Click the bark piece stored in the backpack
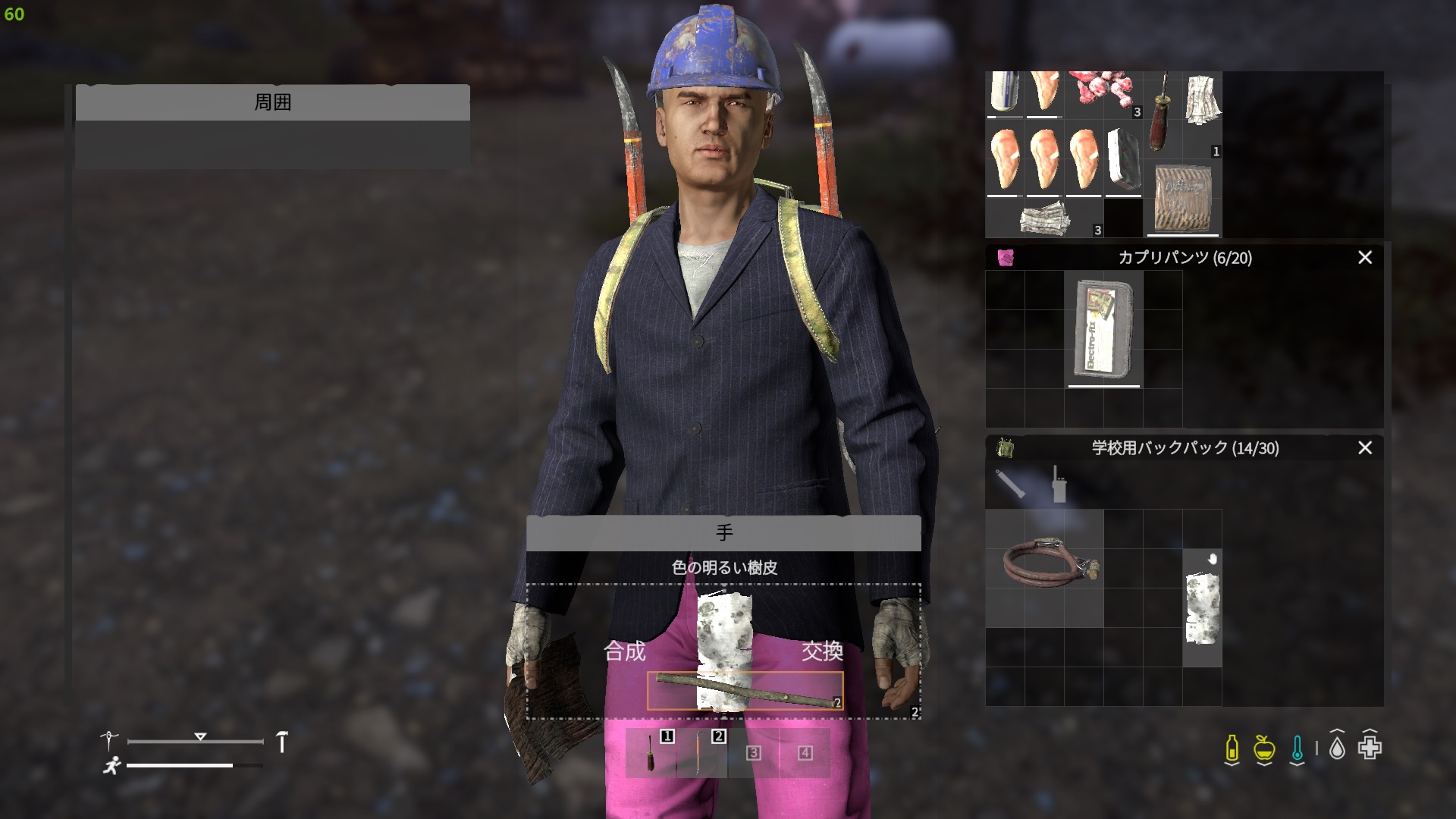Screen dimensions: 1456x819 [x=1203, y=607]
